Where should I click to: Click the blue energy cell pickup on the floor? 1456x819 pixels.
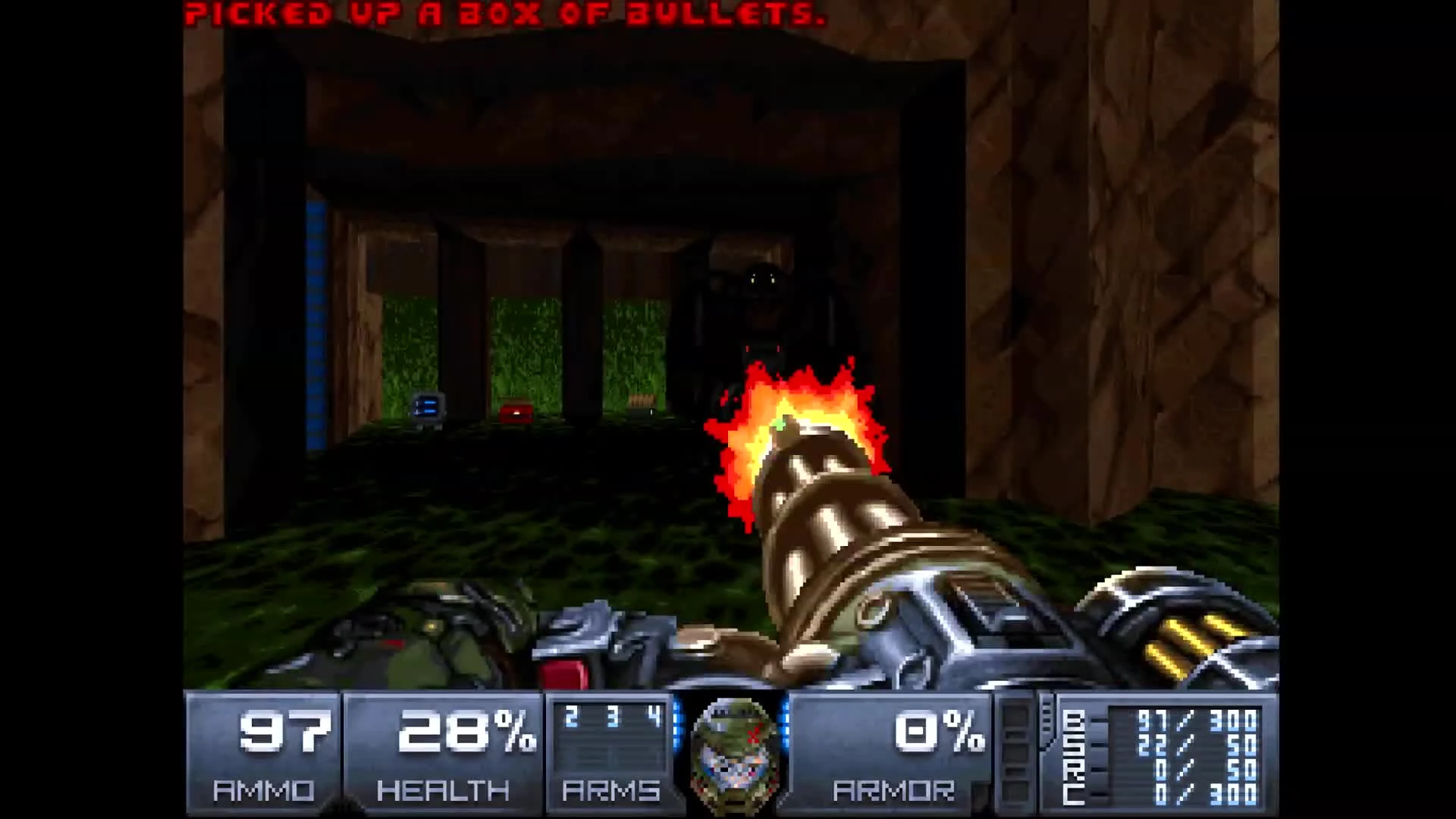click(x=425, y=408)
